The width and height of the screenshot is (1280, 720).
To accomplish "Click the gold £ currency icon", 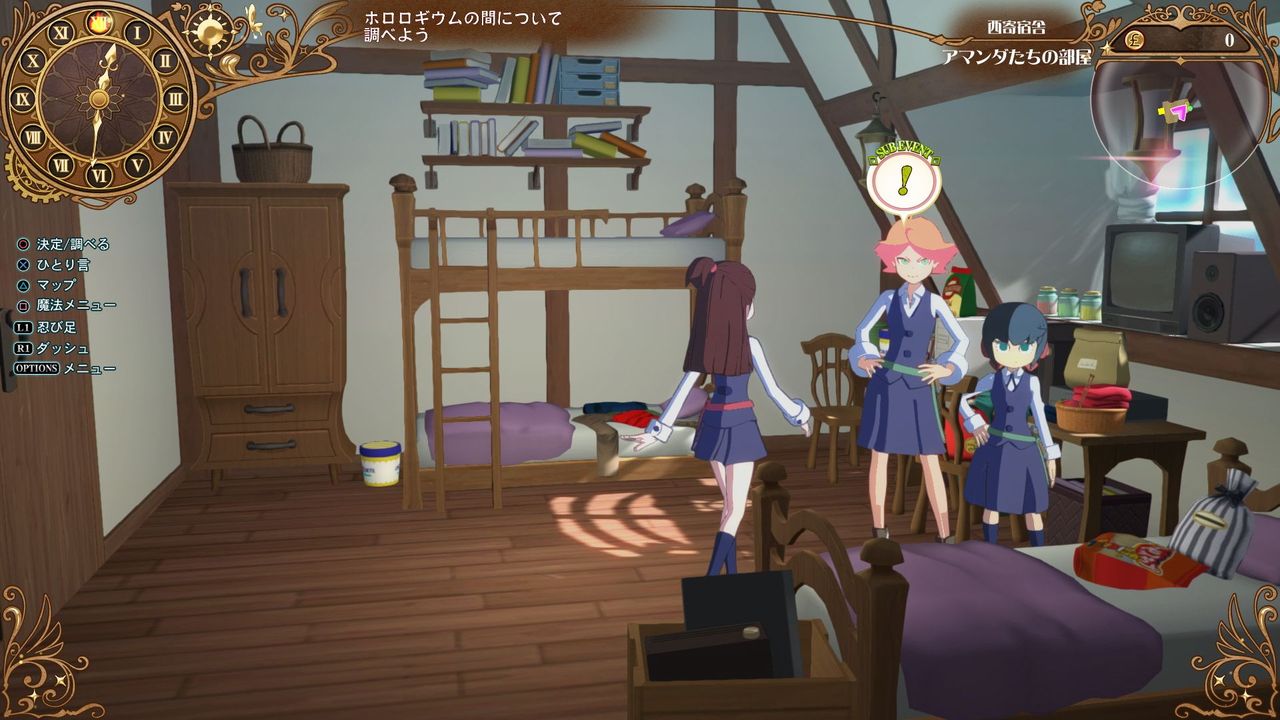I will point(1133,39).
